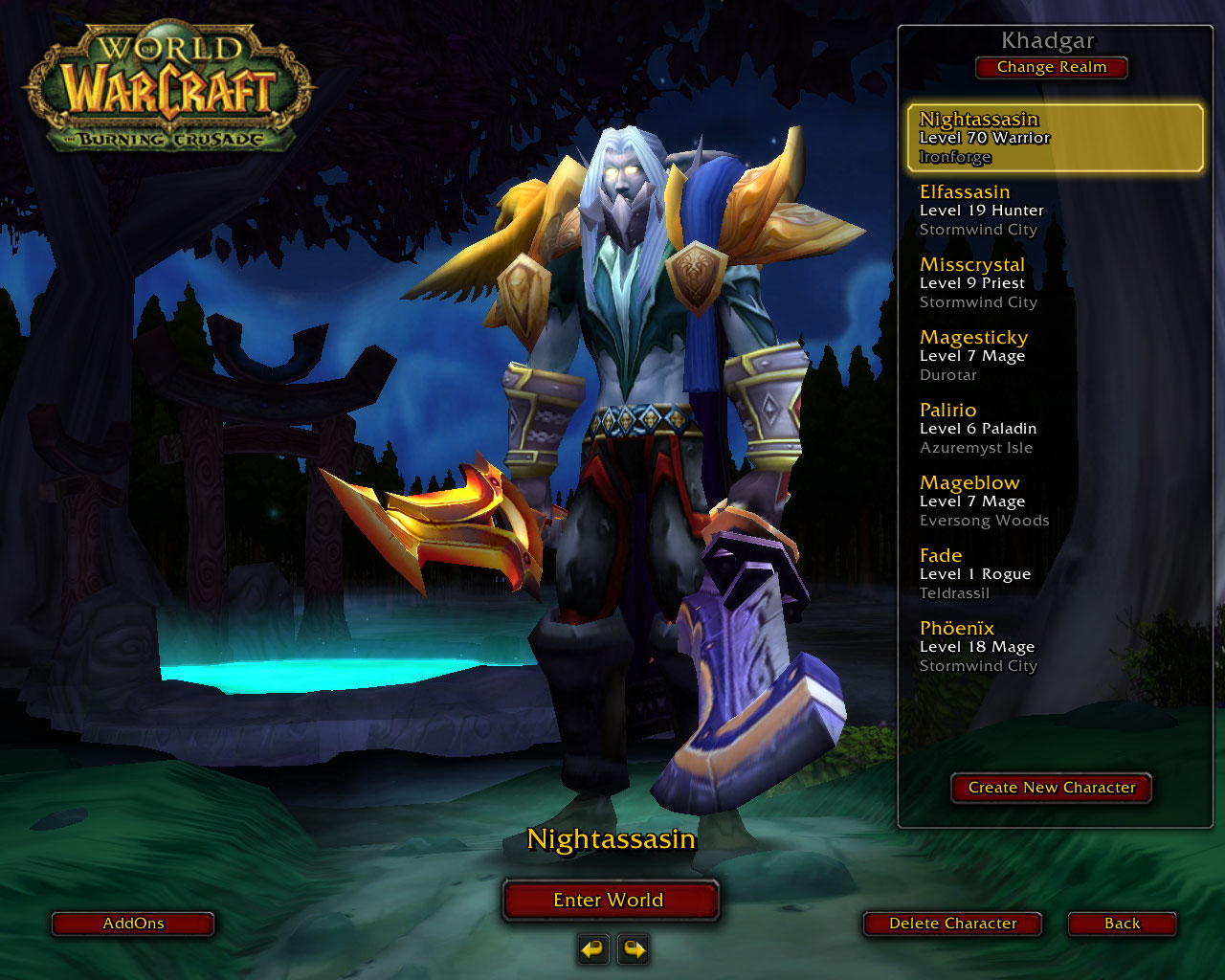Go back to the login screen

(1122, 924)
